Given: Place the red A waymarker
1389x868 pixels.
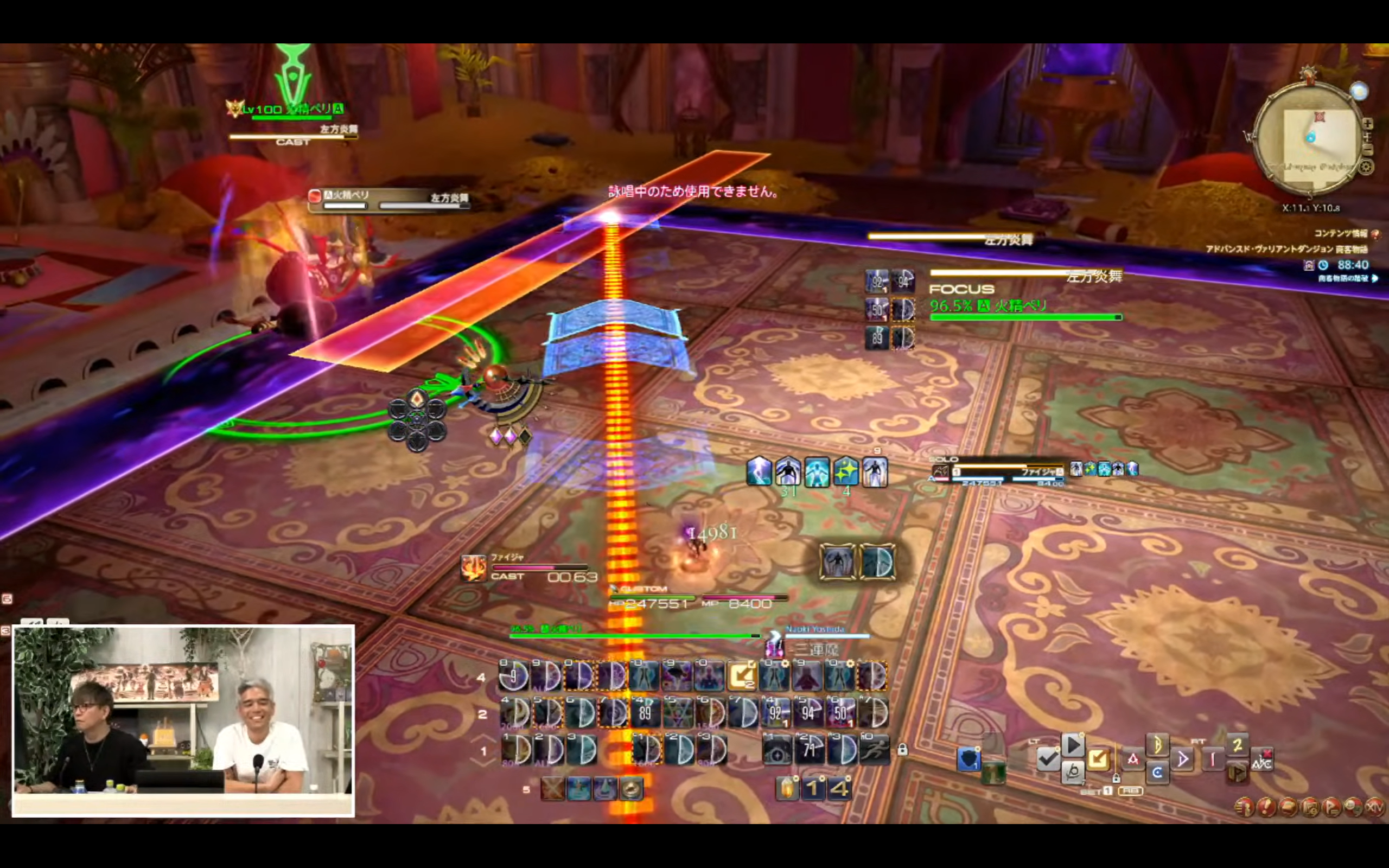Looking at the screenshot, I should coord(1133,759).
